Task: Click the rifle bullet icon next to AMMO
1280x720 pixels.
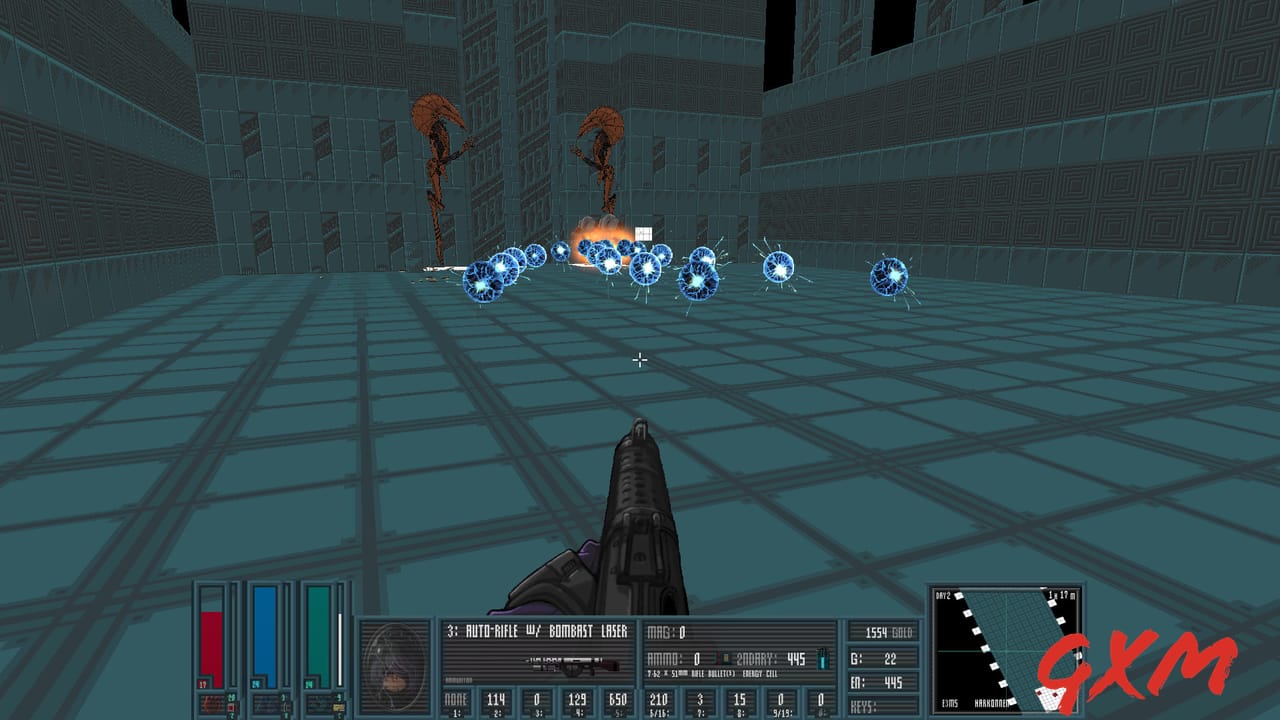Action: [727, 658]
